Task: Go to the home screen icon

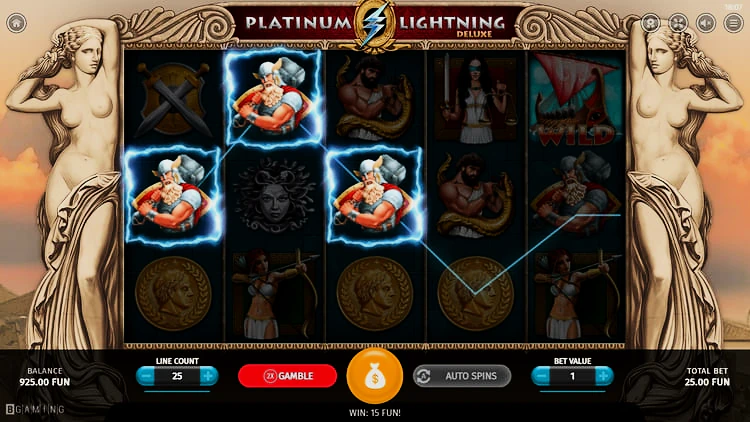Action: (15, 22)
